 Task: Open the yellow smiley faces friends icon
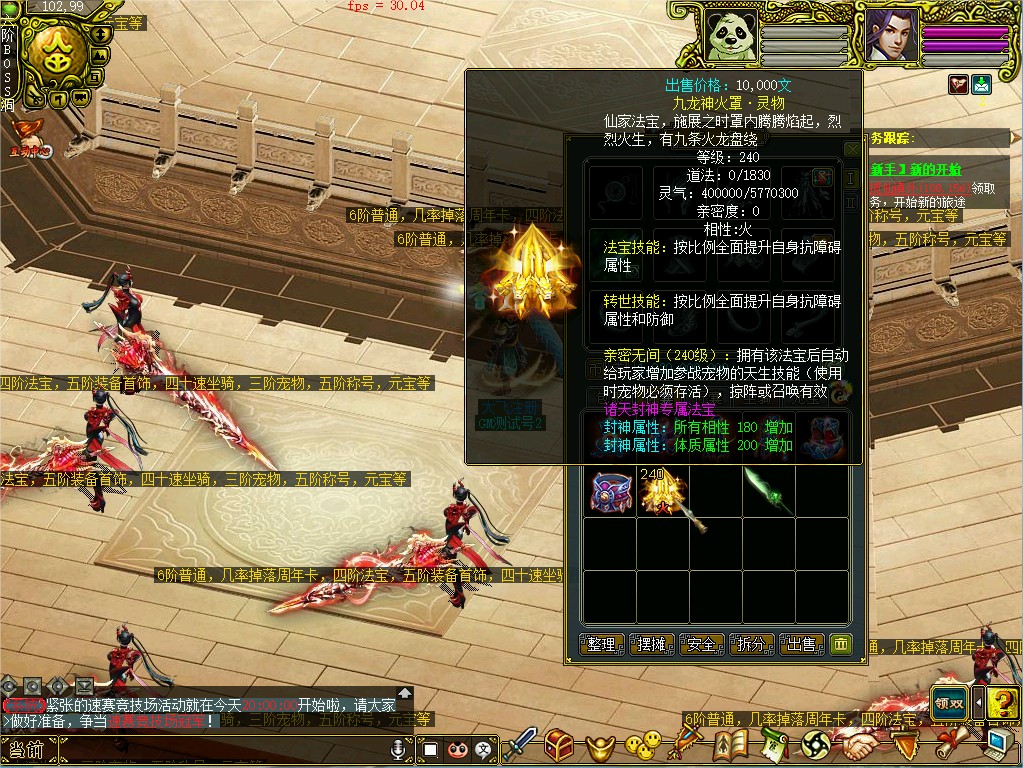point(641,745)
